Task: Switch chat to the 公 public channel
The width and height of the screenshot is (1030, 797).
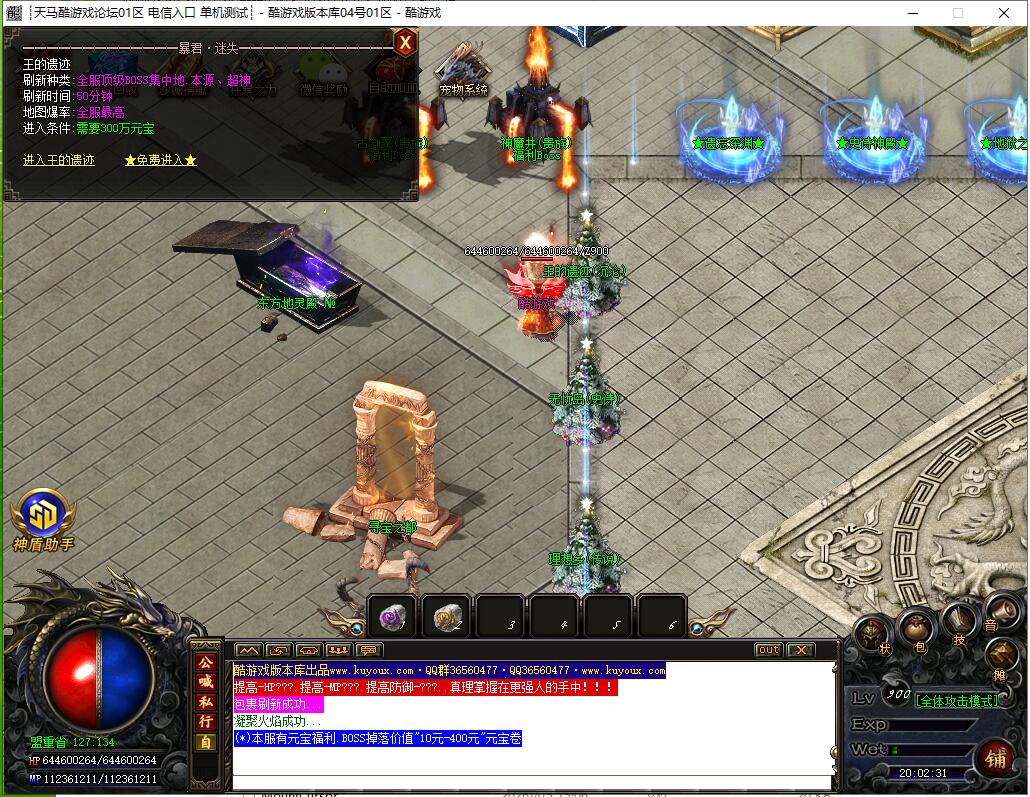Action: (x=205, y=662)
